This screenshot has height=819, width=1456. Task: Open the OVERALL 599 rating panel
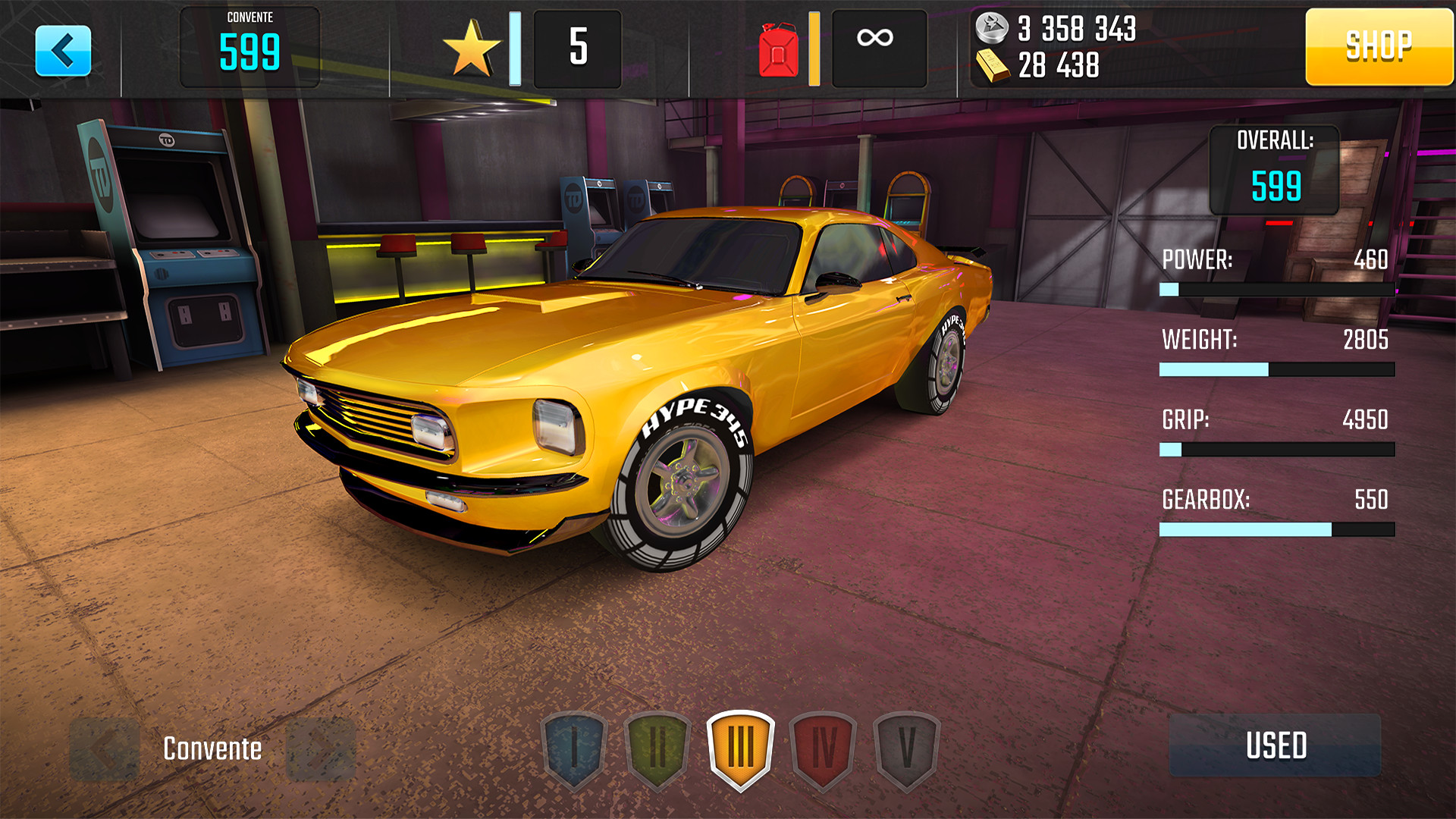(1276, 171)
